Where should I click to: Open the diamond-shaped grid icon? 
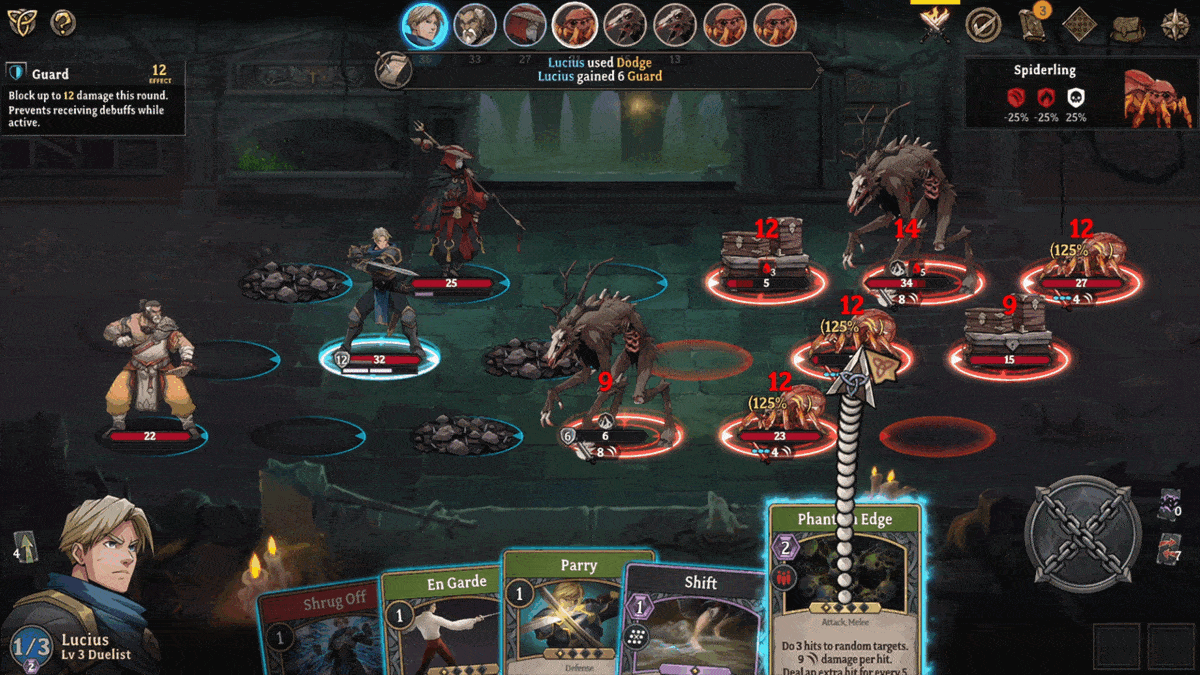coord(1080,25)
